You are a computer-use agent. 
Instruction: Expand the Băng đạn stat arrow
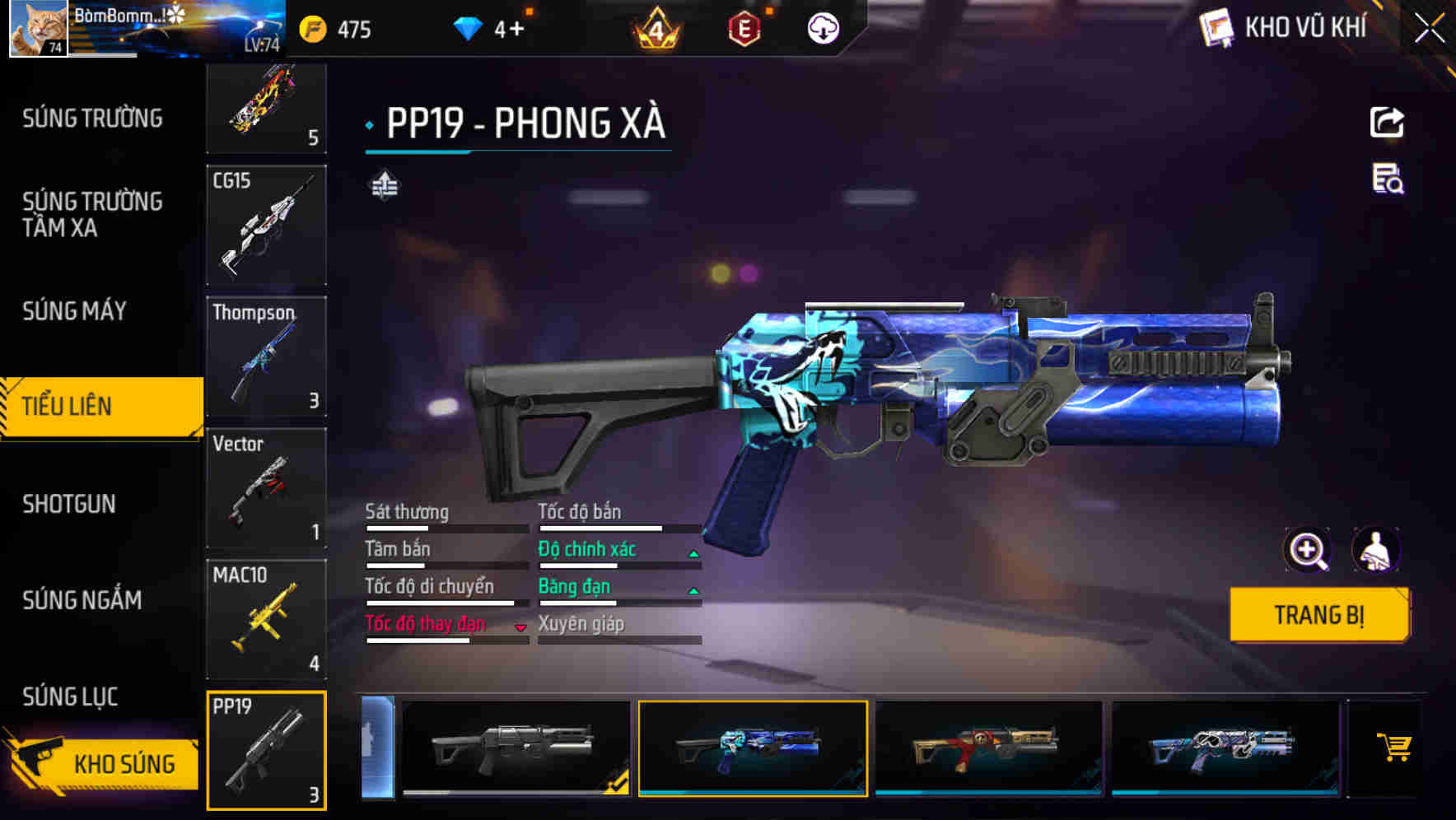(693, 589)
